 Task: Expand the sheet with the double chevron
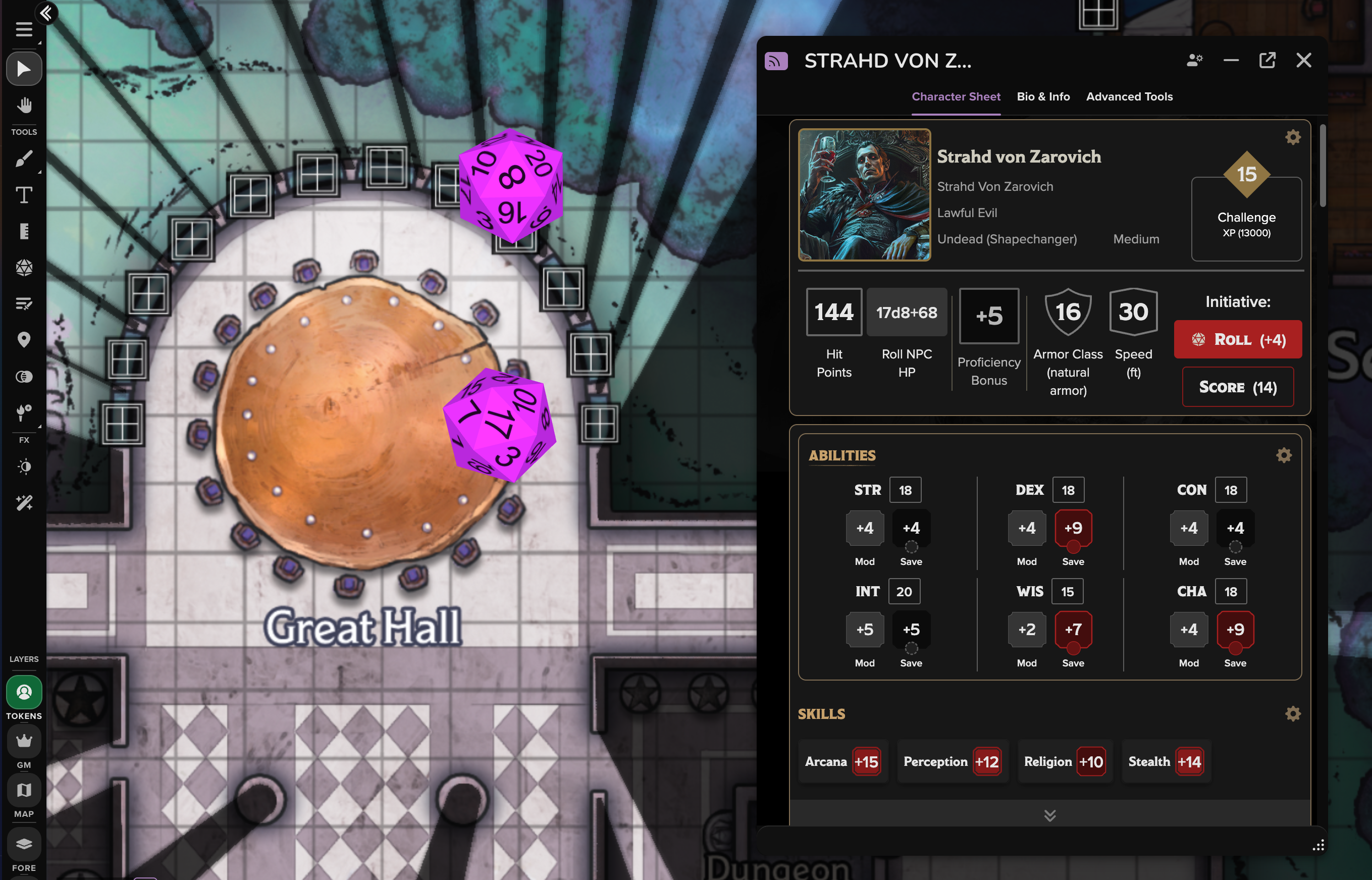point(1050,815)
